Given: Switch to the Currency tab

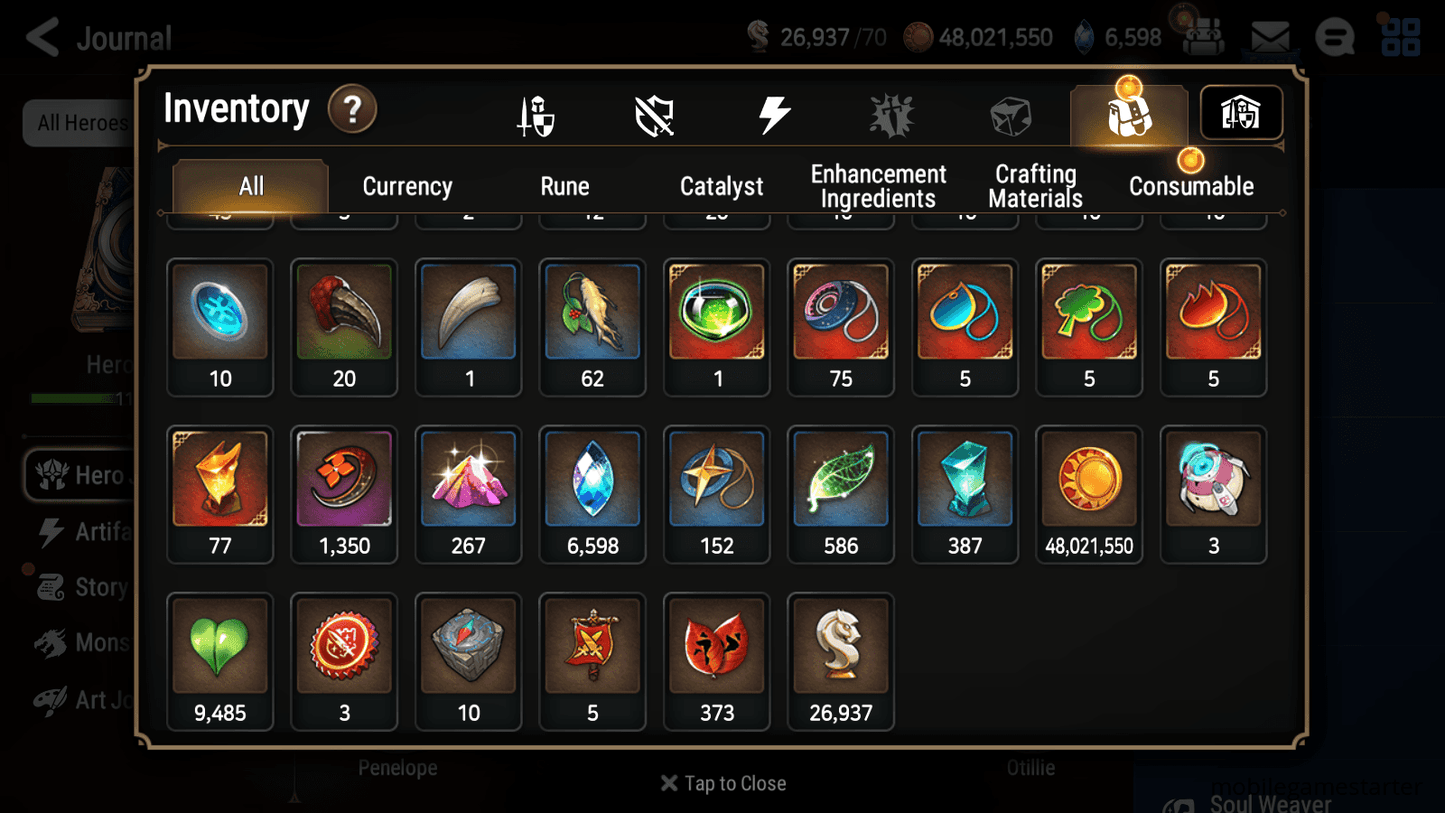Looking at the screenshot, I should (407, 186).
